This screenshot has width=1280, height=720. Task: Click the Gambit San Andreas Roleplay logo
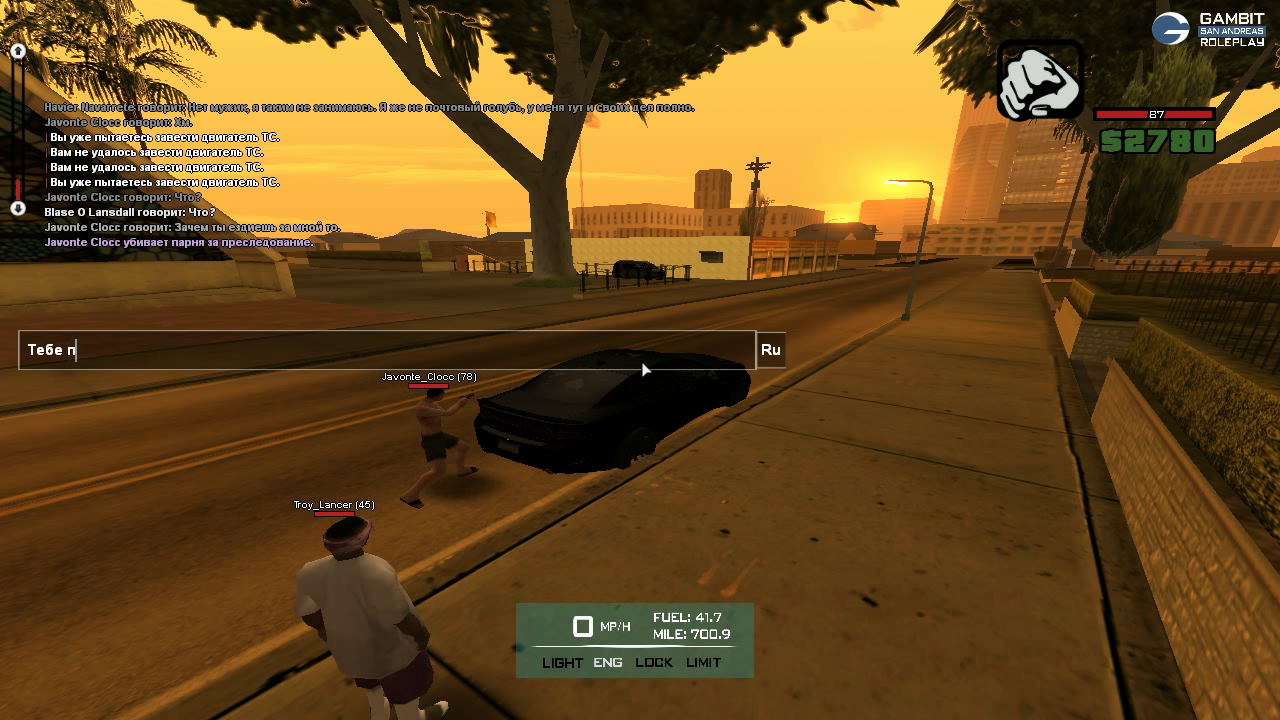1208,29
